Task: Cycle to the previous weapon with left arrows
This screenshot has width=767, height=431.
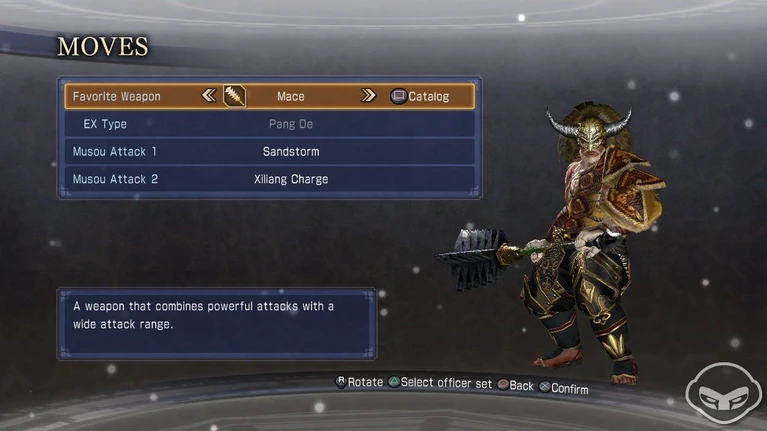Action: tap(209, 96)
